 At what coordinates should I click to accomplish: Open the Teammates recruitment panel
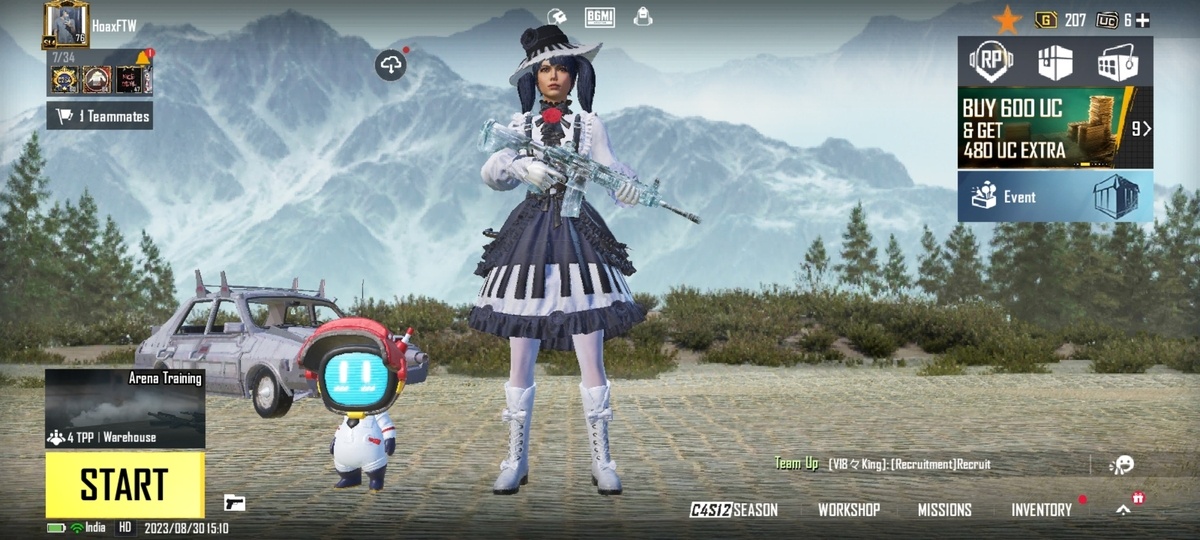point(100,116)
